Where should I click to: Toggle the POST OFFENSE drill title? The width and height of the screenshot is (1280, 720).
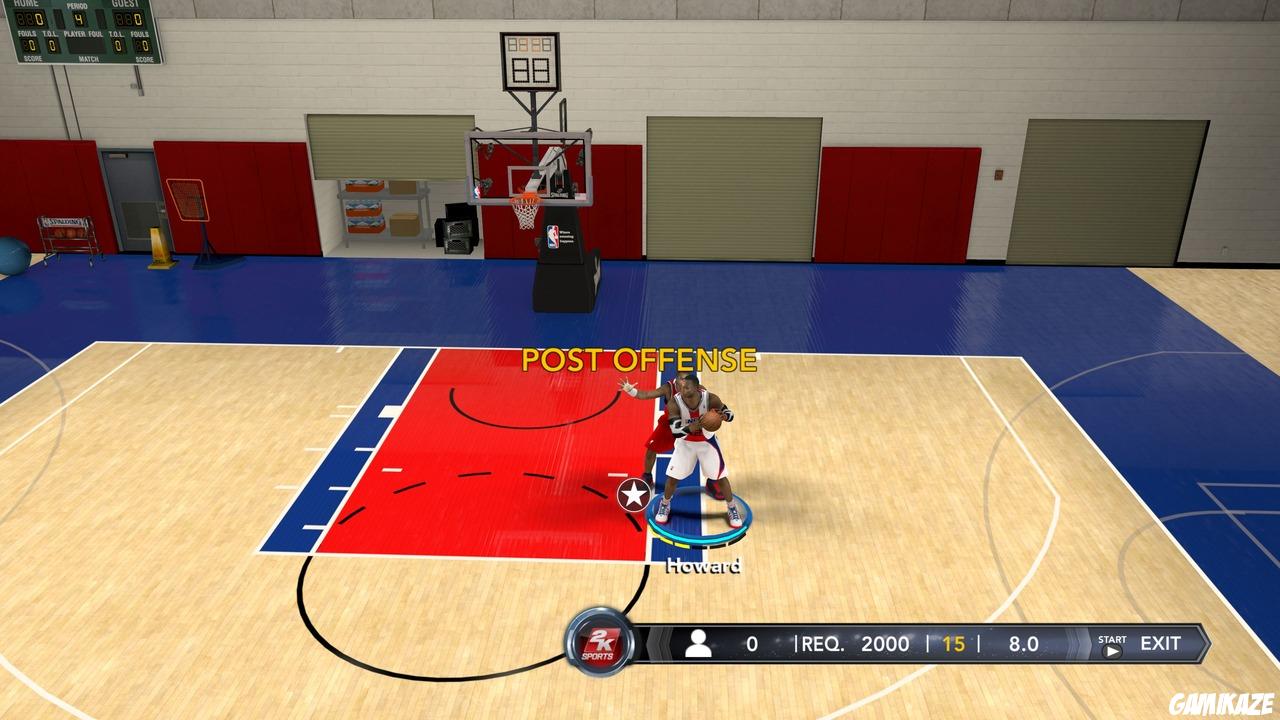tap(638, 359)
